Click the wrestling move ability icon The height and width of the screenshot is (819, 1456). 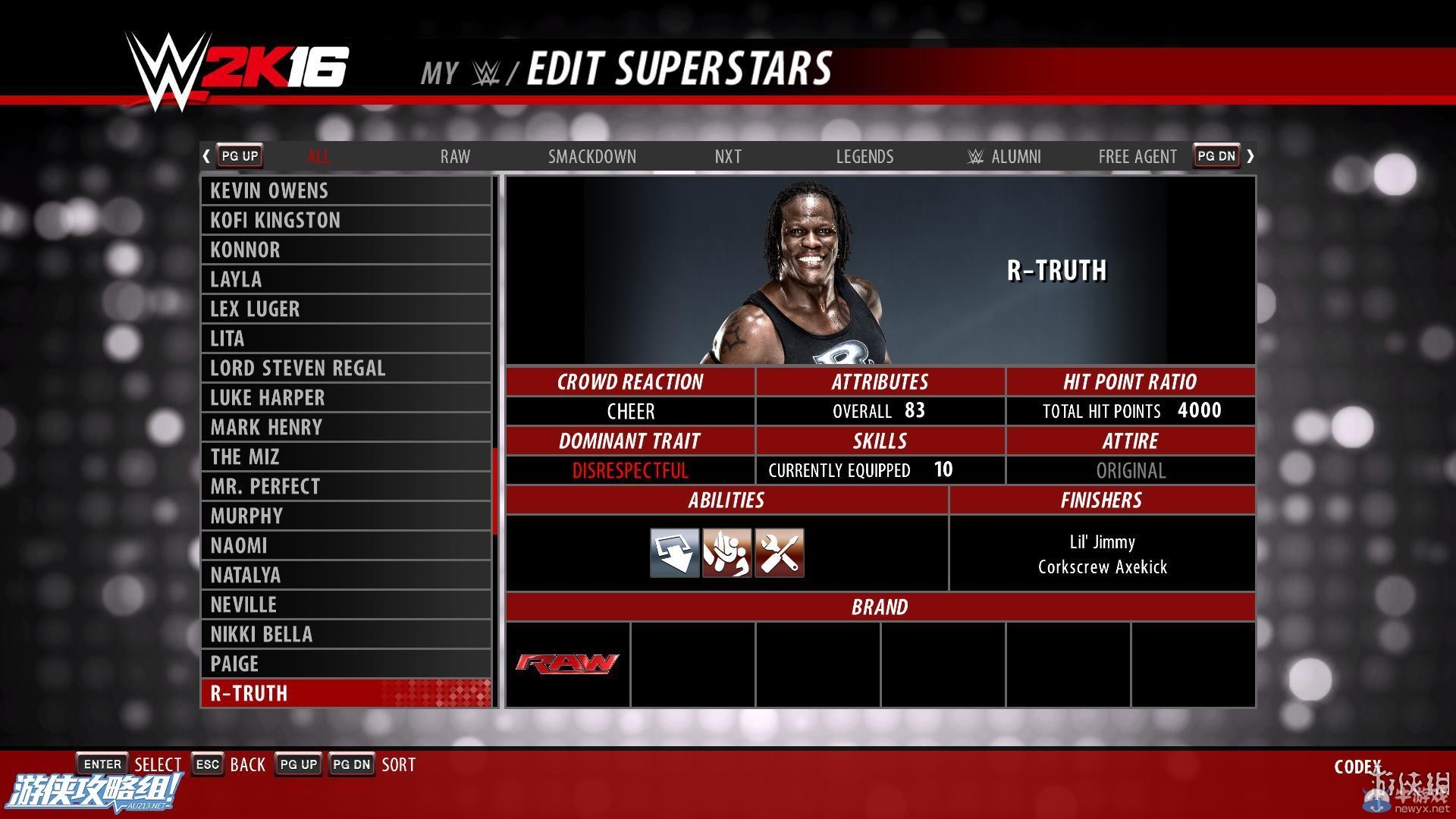click(x=726, y=553)
